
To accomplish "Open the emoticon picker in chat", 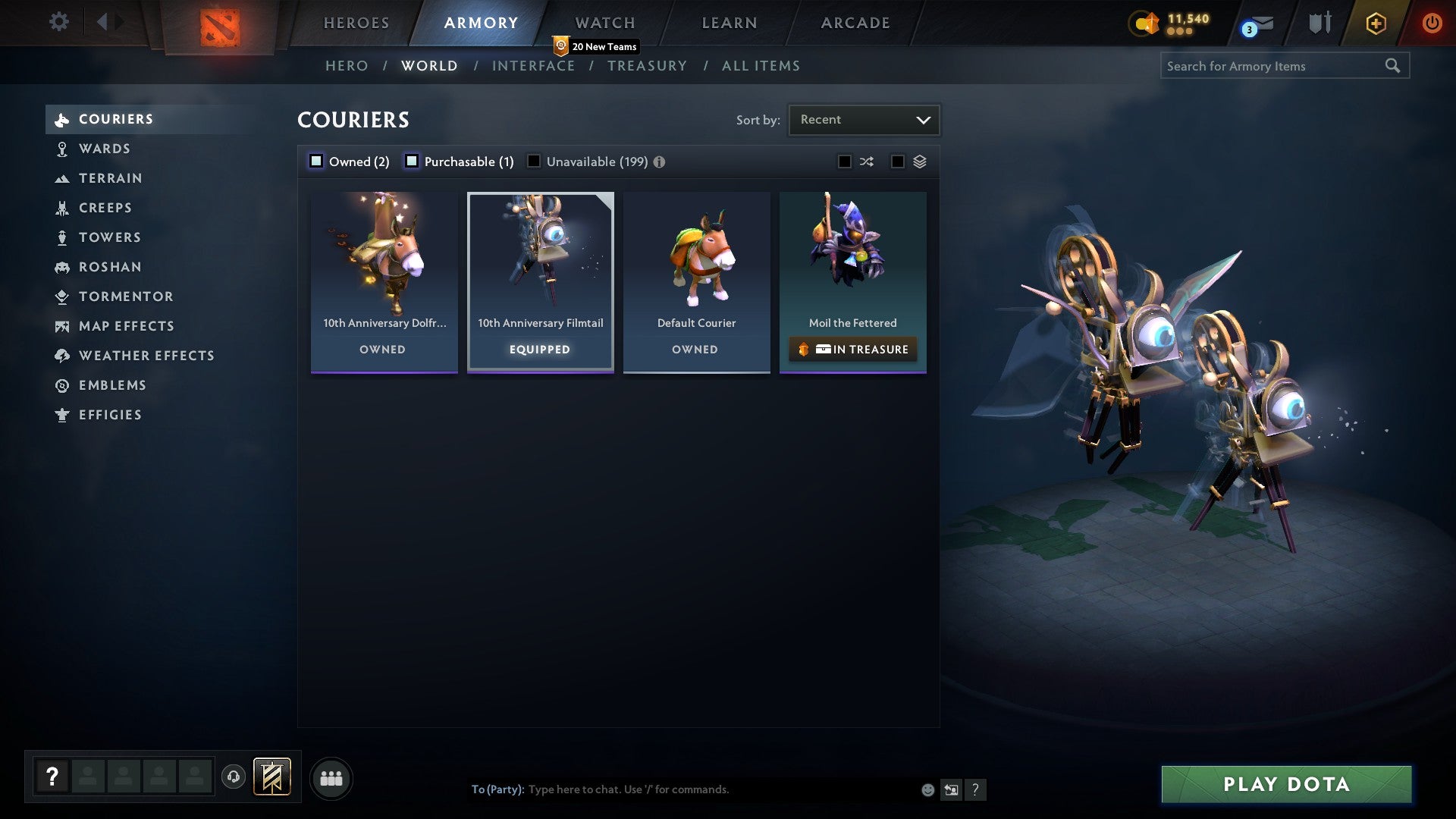I will [x=927, y=789].
